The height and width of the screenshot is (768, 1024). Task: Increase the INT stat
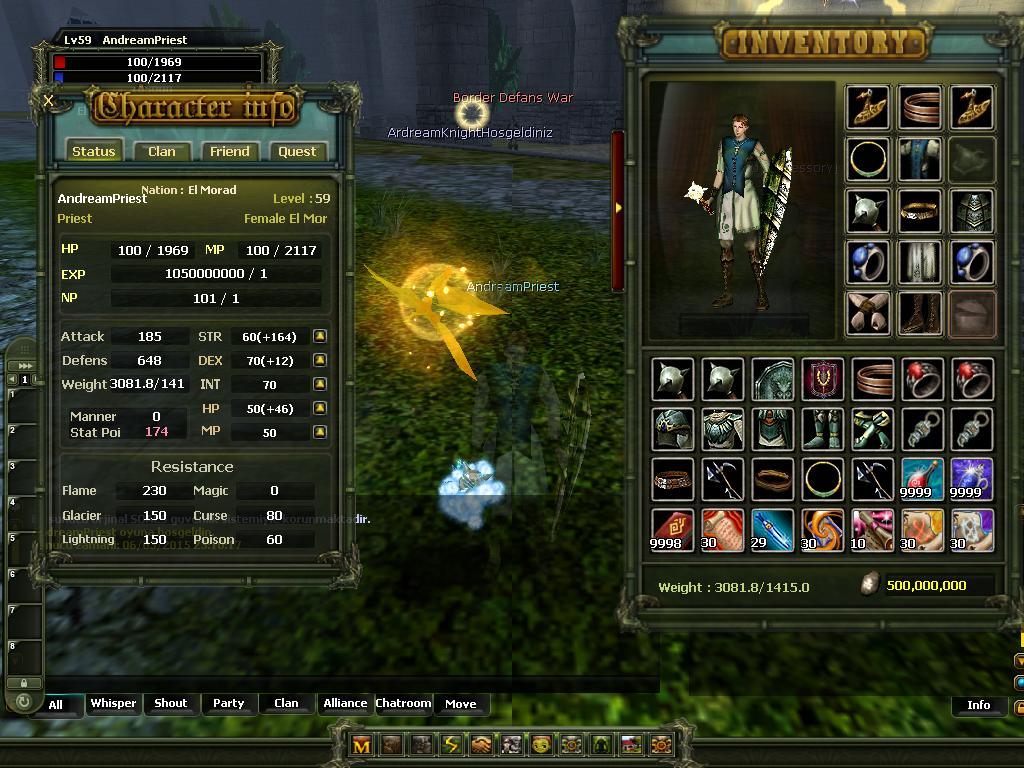320,384
